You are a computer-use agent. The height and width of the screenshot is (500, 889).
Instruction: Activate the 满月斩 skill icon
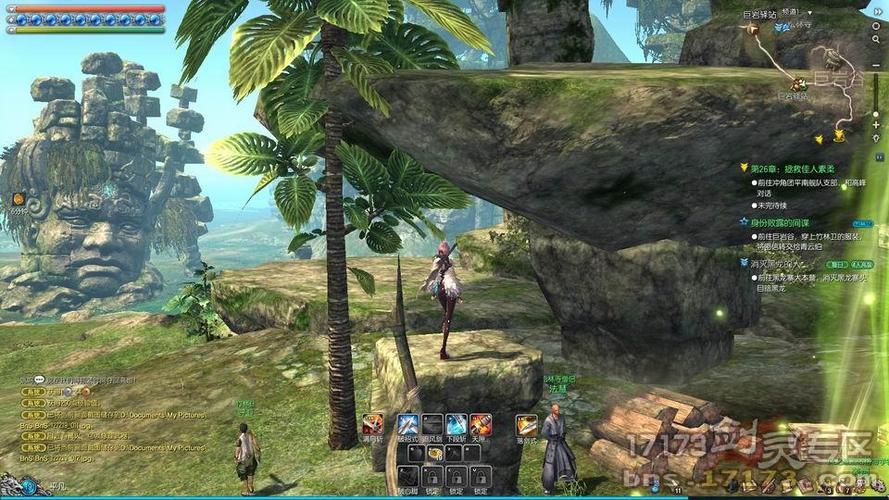tap(373, 424)
